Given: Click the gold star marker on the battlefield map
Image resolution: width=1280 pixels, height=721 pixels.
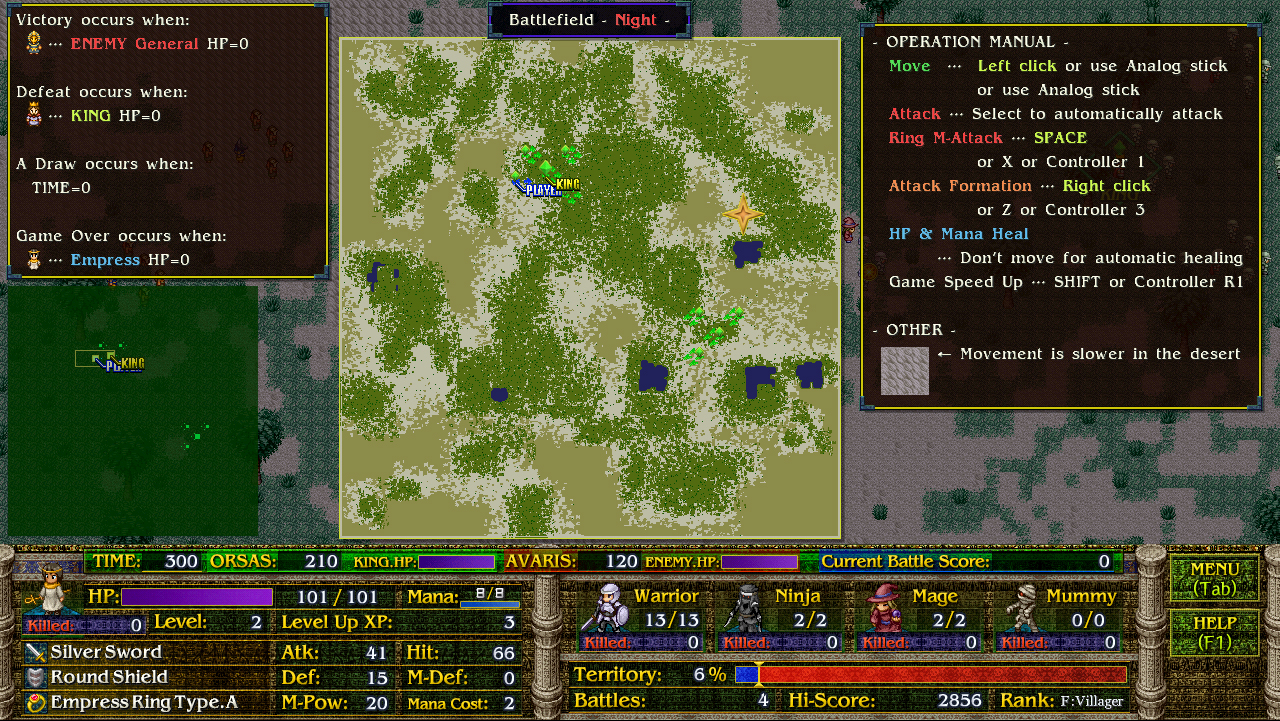Looking at the screenshot, I should [x=744, y=212].
